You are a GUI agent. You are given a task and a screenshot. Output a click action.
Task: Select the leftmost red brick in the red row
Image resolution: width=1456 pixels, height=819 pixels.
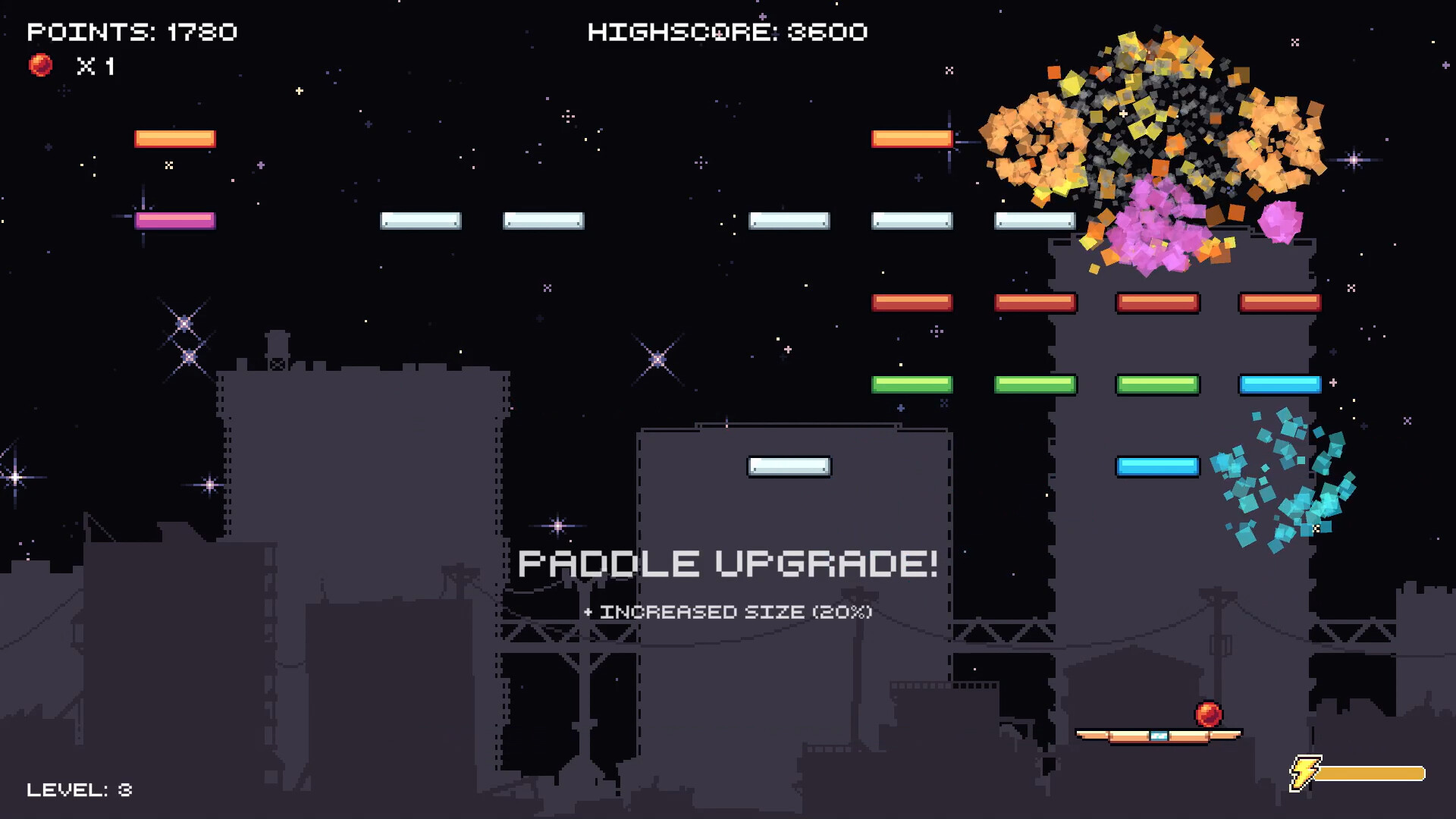[912, 302]
